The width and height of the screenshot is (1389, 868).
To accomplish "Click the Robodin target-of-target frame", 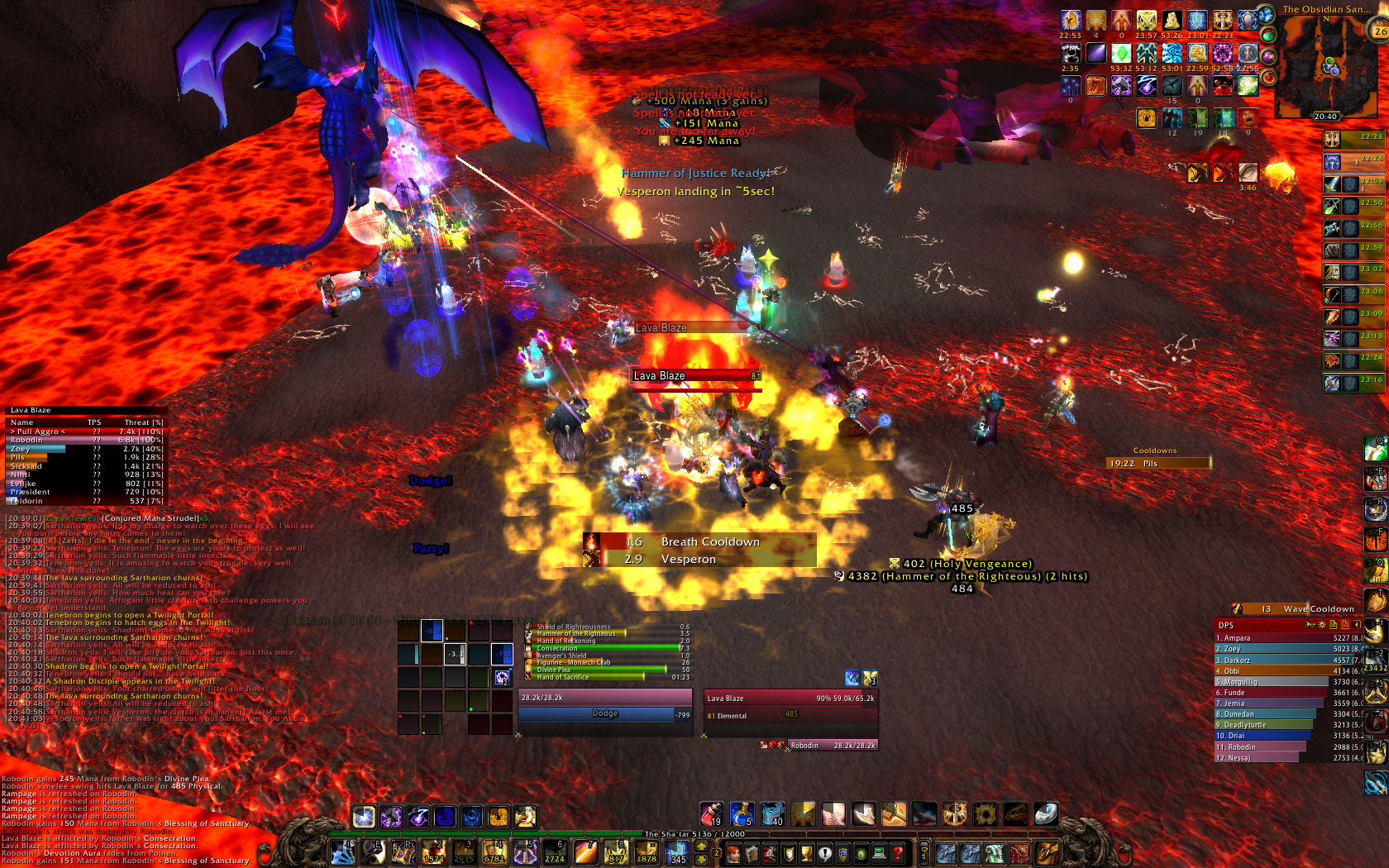I will [x=819, y=746].
